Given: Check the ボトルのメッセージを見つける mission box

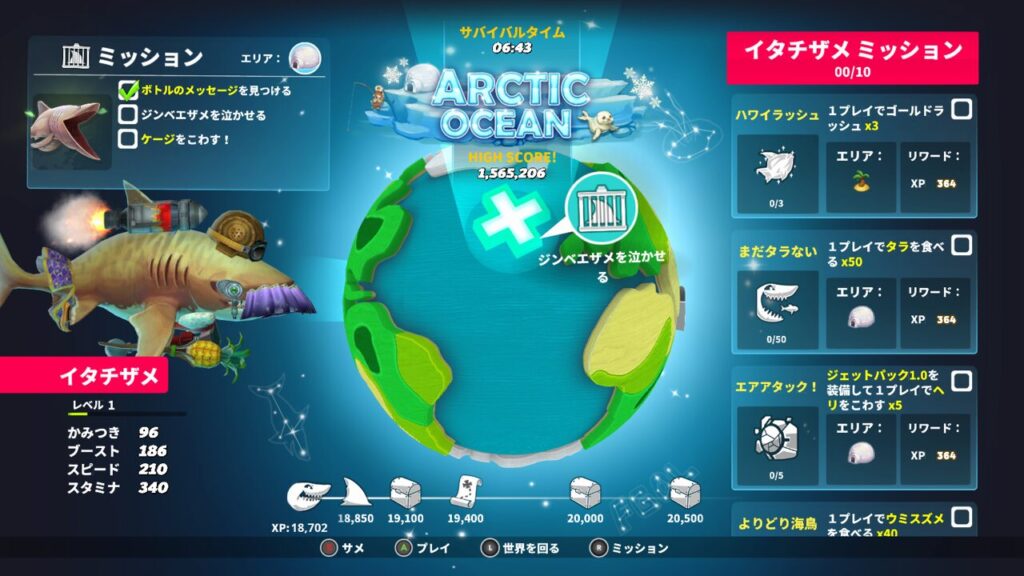Looking at the screenshot, I should coord(128,91).
